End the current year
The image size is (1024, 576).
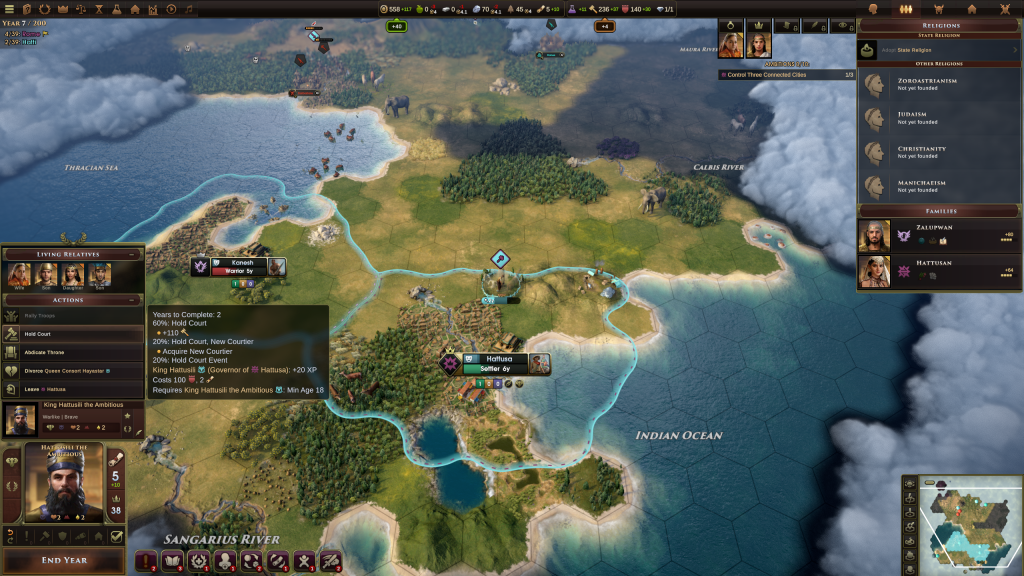63,560
